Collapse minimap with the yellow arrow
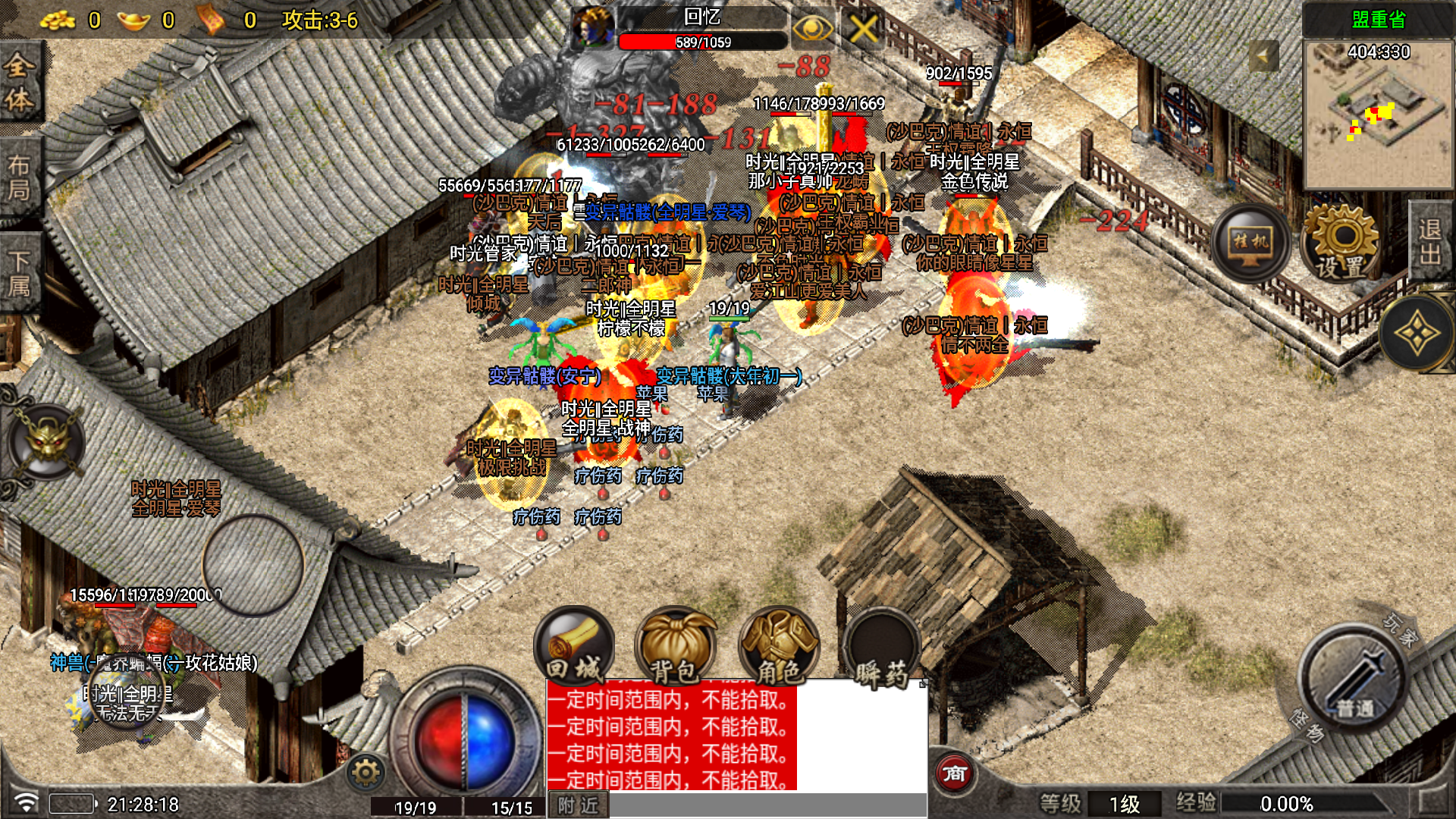 [1263, 56]
